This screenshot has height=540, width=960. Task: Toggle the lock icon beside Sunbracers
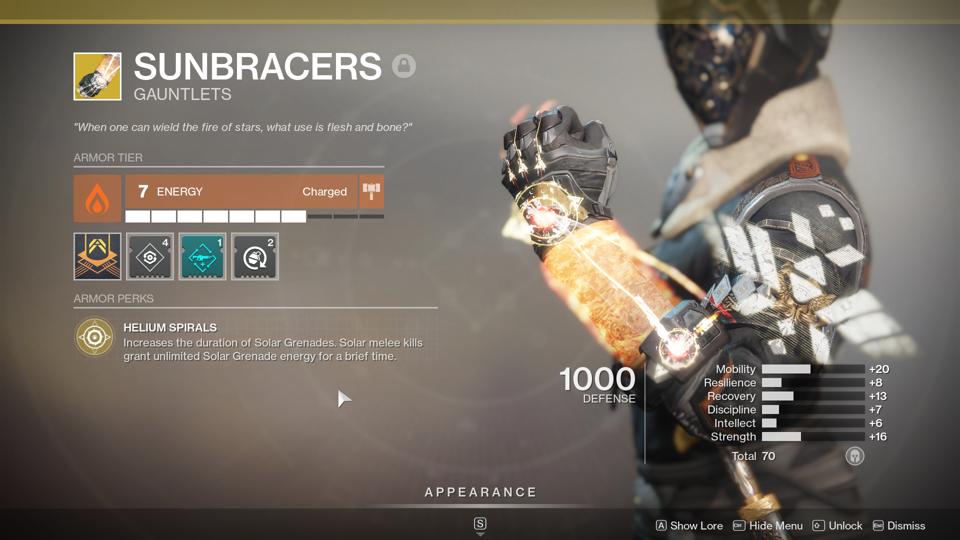(404, 67)
